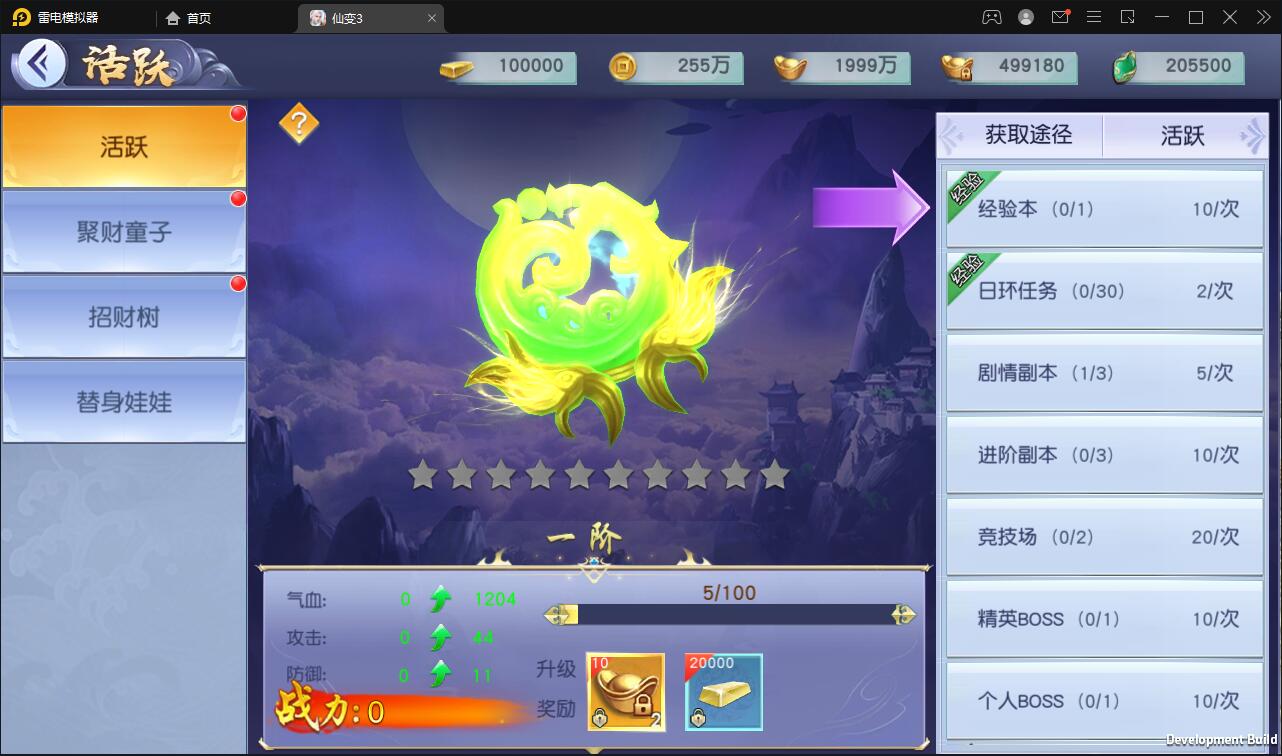1282x756 pixels.
Task: Select the 聚财童子 sidebar tab
Action: pos(124,230)
